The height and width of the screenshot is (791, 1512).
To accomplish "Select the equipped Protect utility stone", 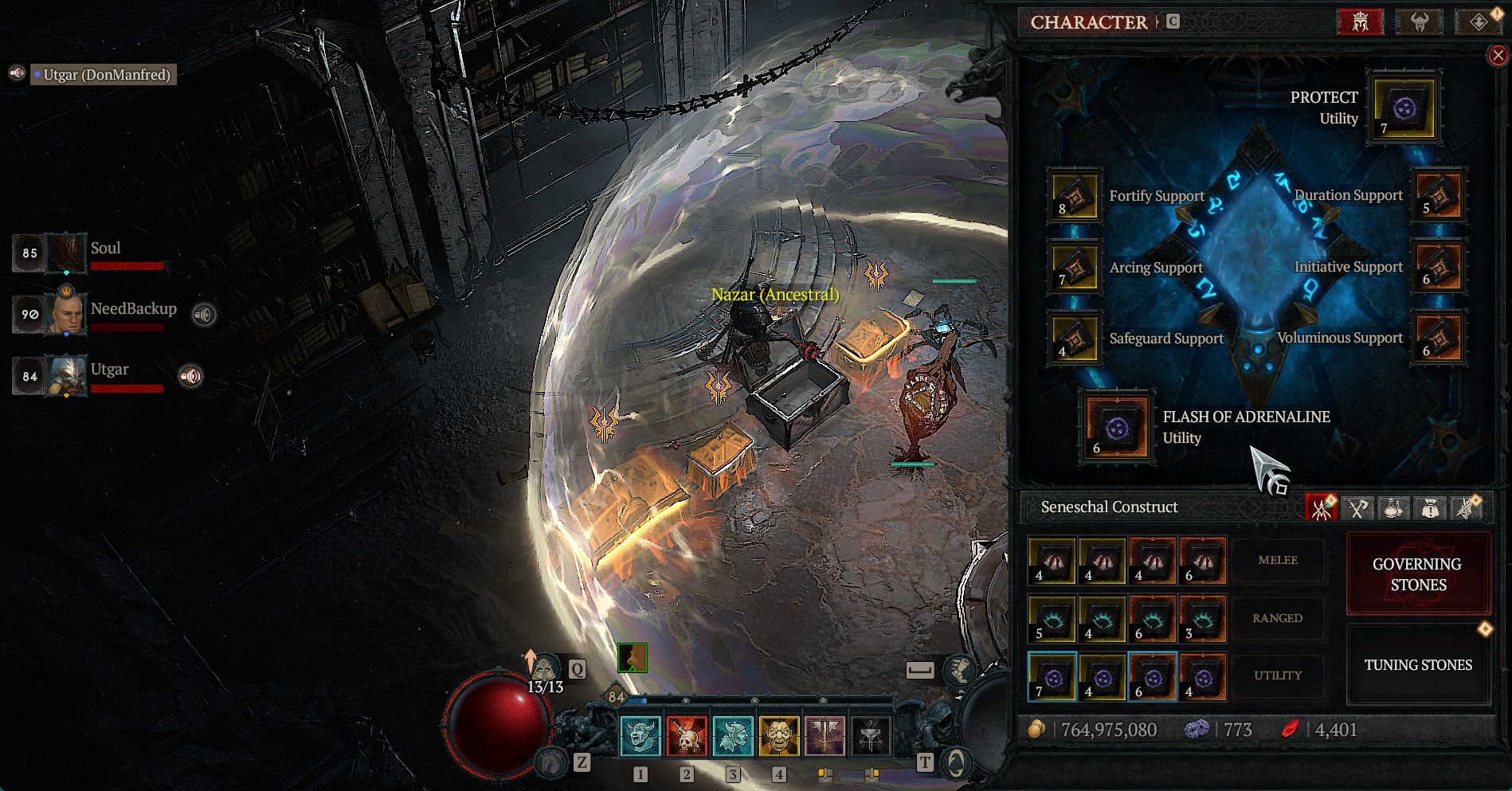I will click(x=1403, y=109).
